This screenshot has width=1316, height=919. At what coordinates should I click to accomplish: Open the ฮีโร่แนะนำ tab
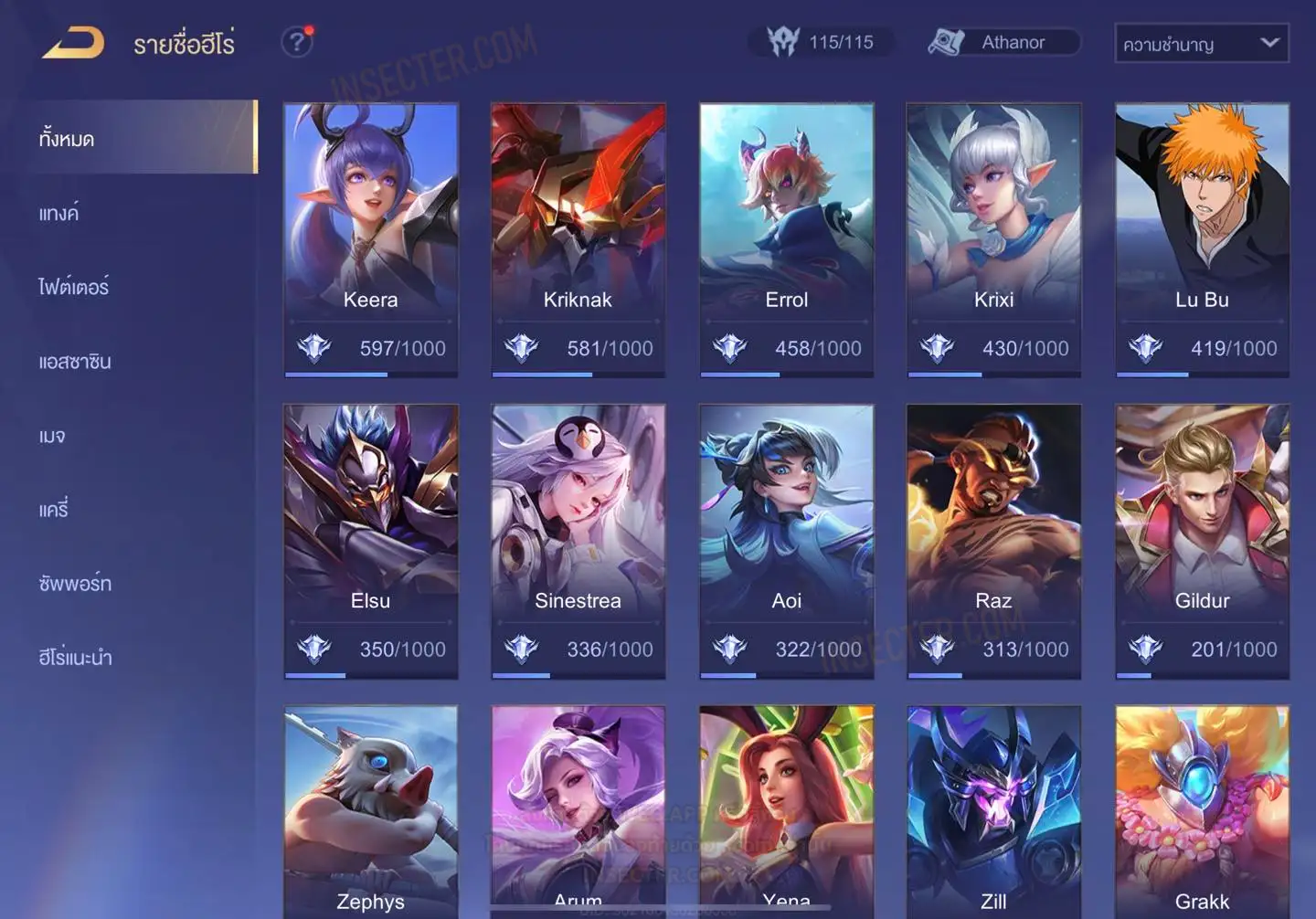[x=75, y=658]
